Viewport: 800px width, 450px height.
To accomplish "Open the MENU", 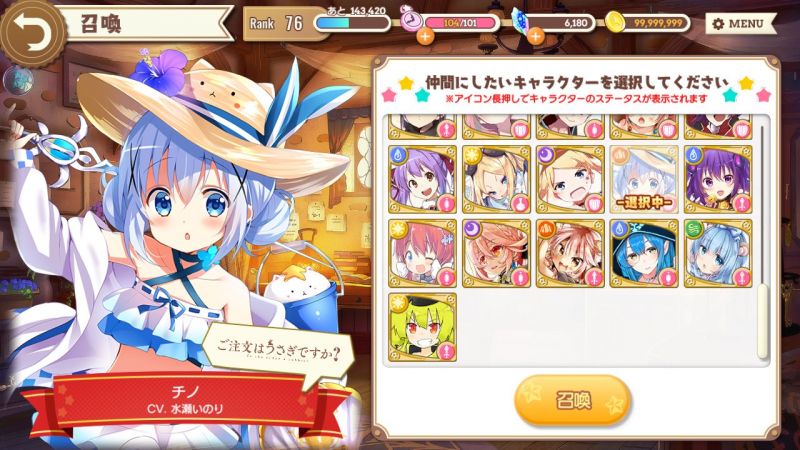I will click(741, 22).
